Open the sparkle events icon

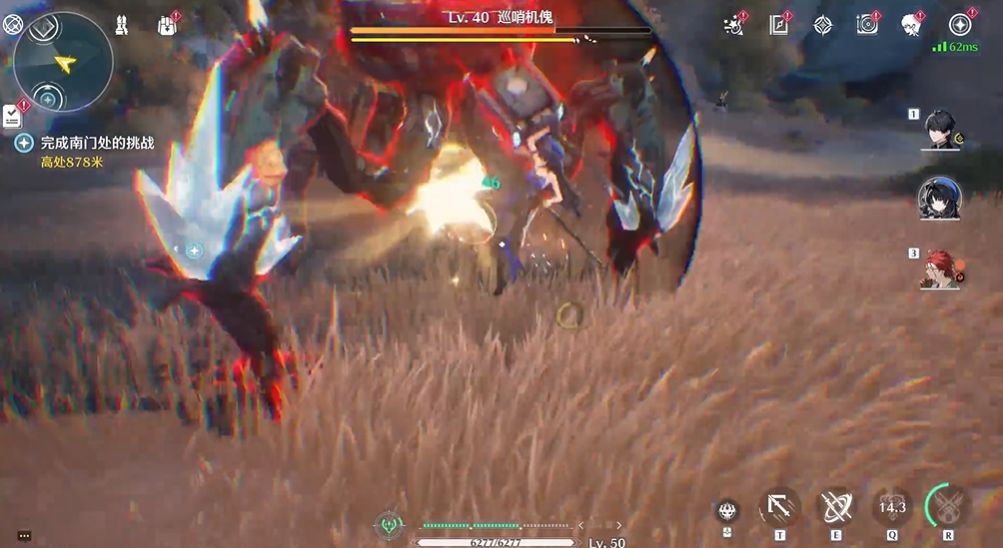(734, 26)
